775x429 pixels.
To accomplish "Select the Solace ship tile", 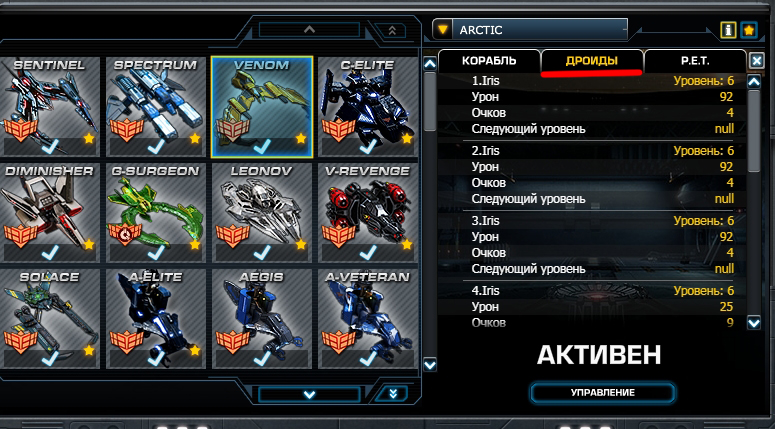I will pos(50,313).
